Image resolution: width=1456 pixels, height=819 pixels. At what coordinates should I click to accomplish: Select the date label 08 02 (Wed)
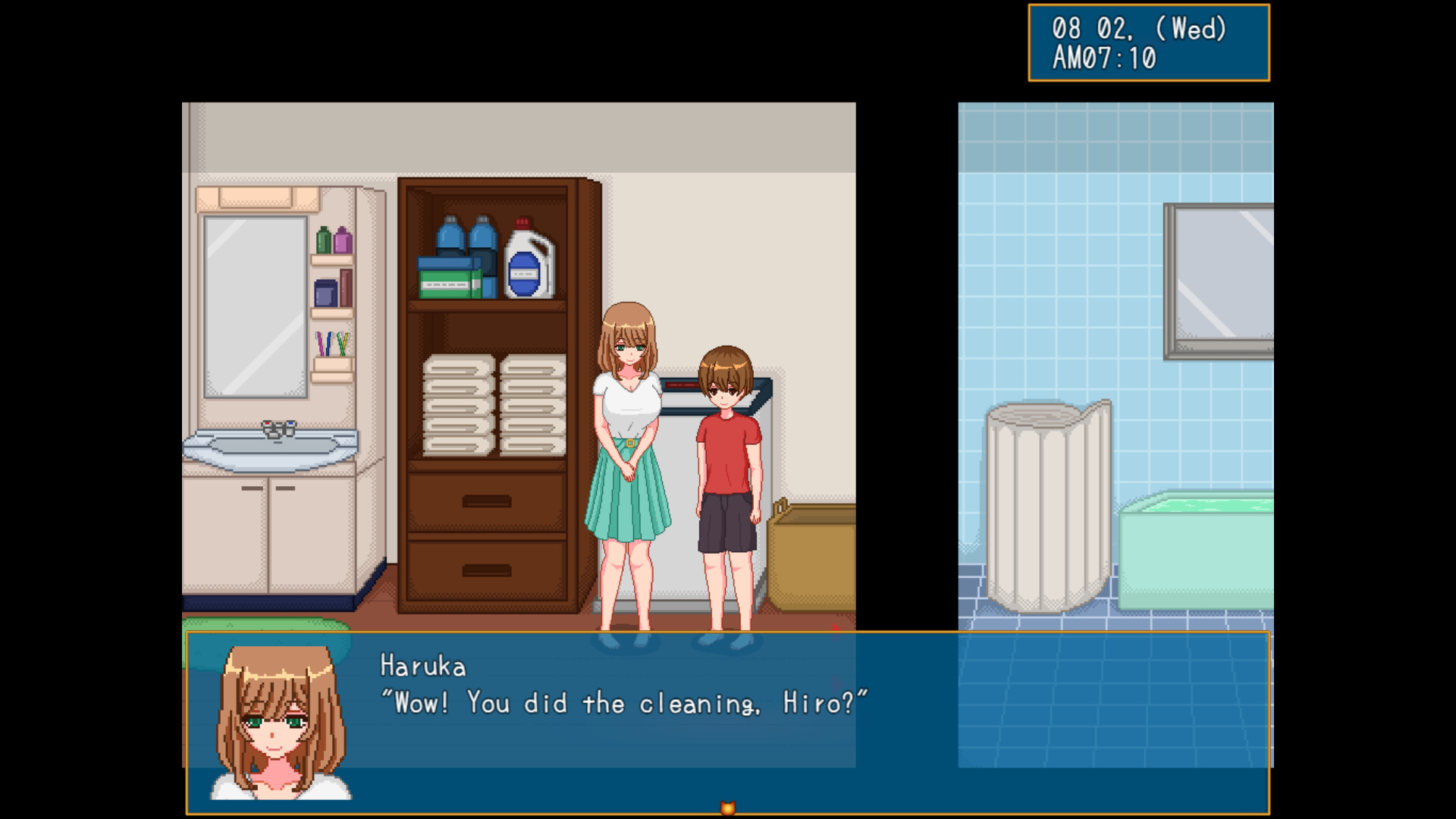(x=1137, y=29)
